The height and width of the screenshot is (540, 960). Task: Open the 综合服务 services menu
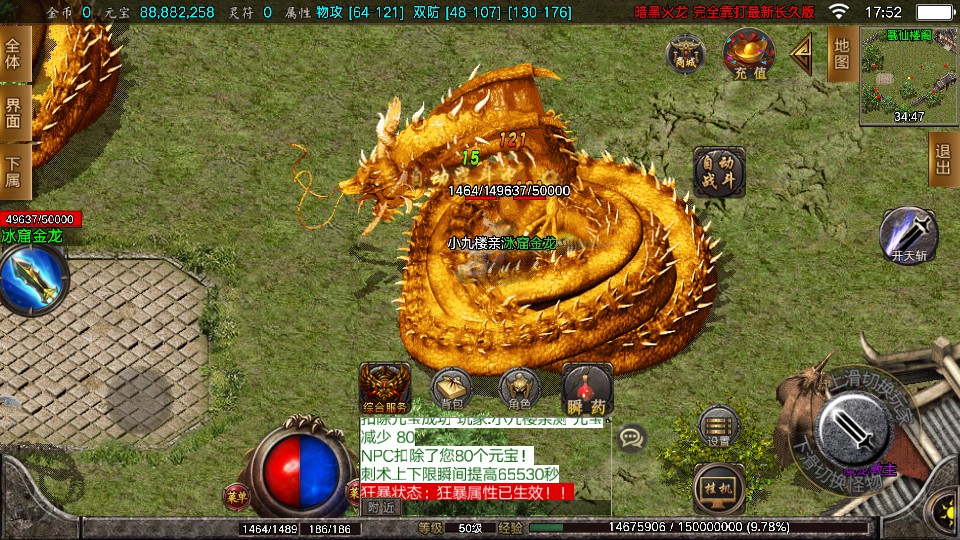[384, 388]
